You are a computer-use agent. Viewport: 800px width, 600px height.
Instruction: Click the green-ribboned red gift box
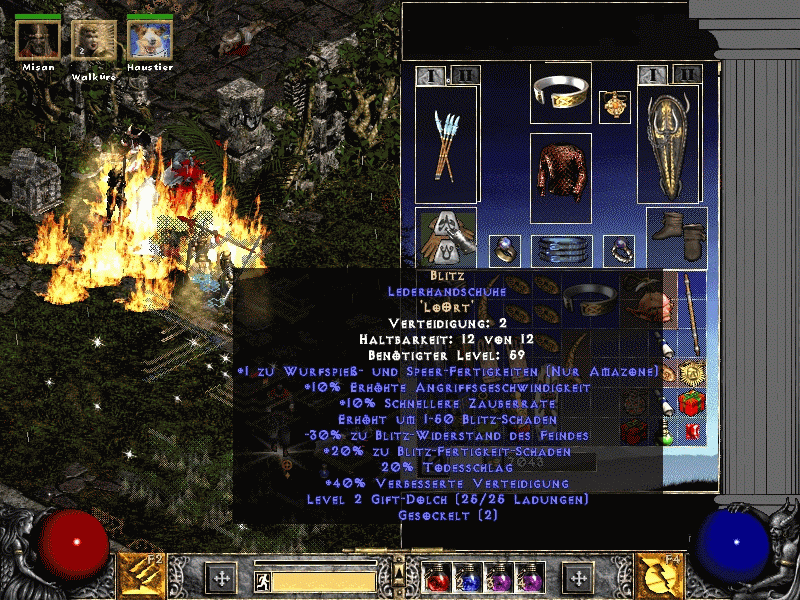pyautogui.click(x=690, y=403)
